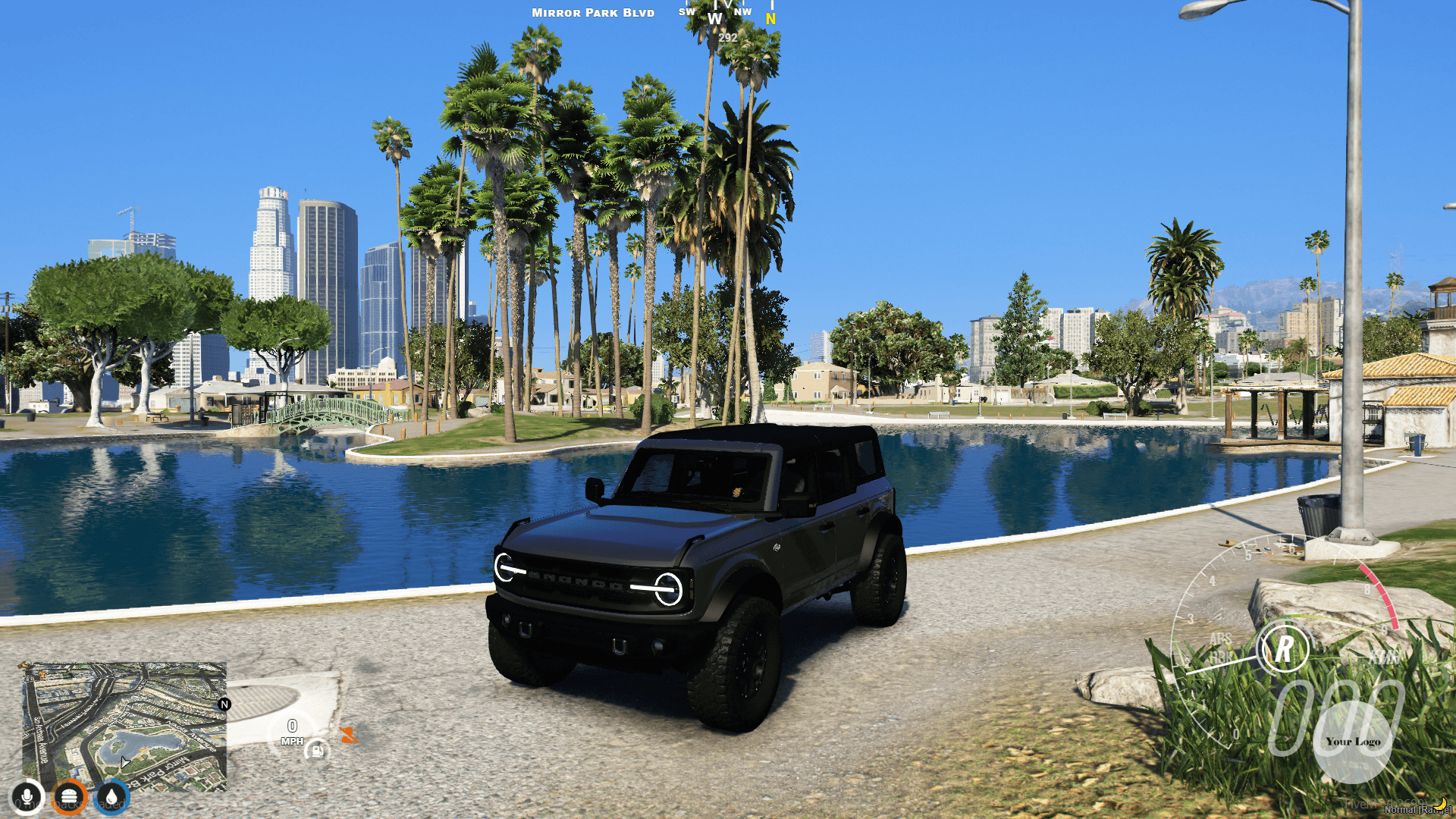Click the player arrow on the minimap
The width and height of the screenshot is (1456, 819).
pos(124,762)
